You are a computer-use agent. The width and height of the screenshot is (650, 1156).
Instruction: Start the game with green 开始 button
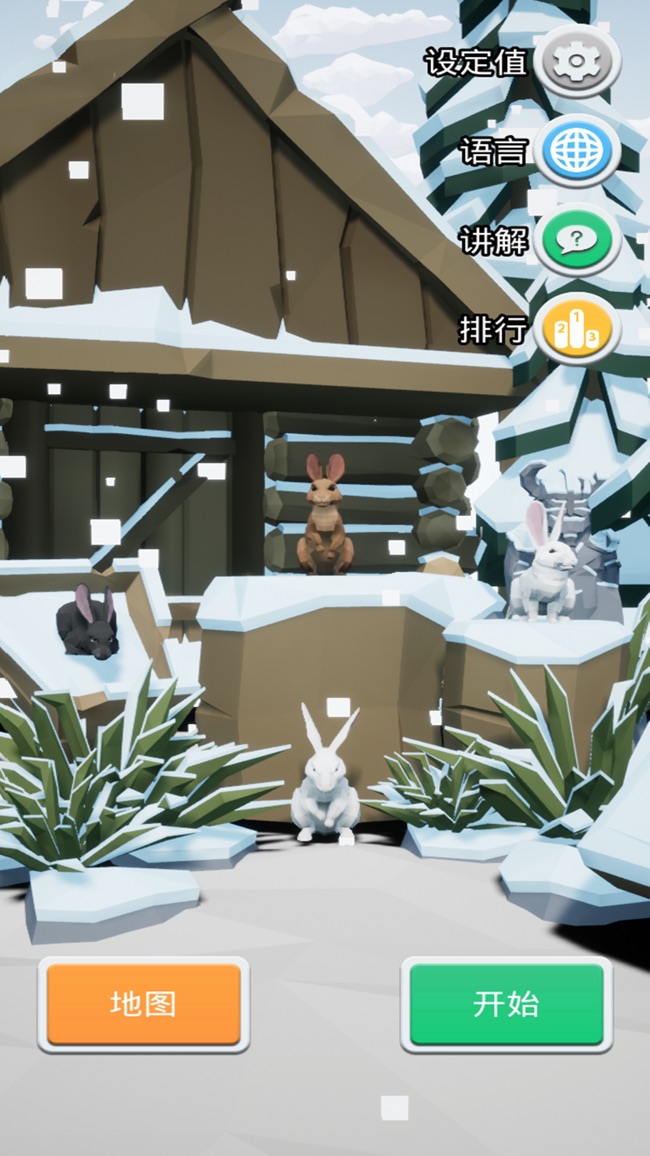pyautogui.click(x=507, y=1004)
